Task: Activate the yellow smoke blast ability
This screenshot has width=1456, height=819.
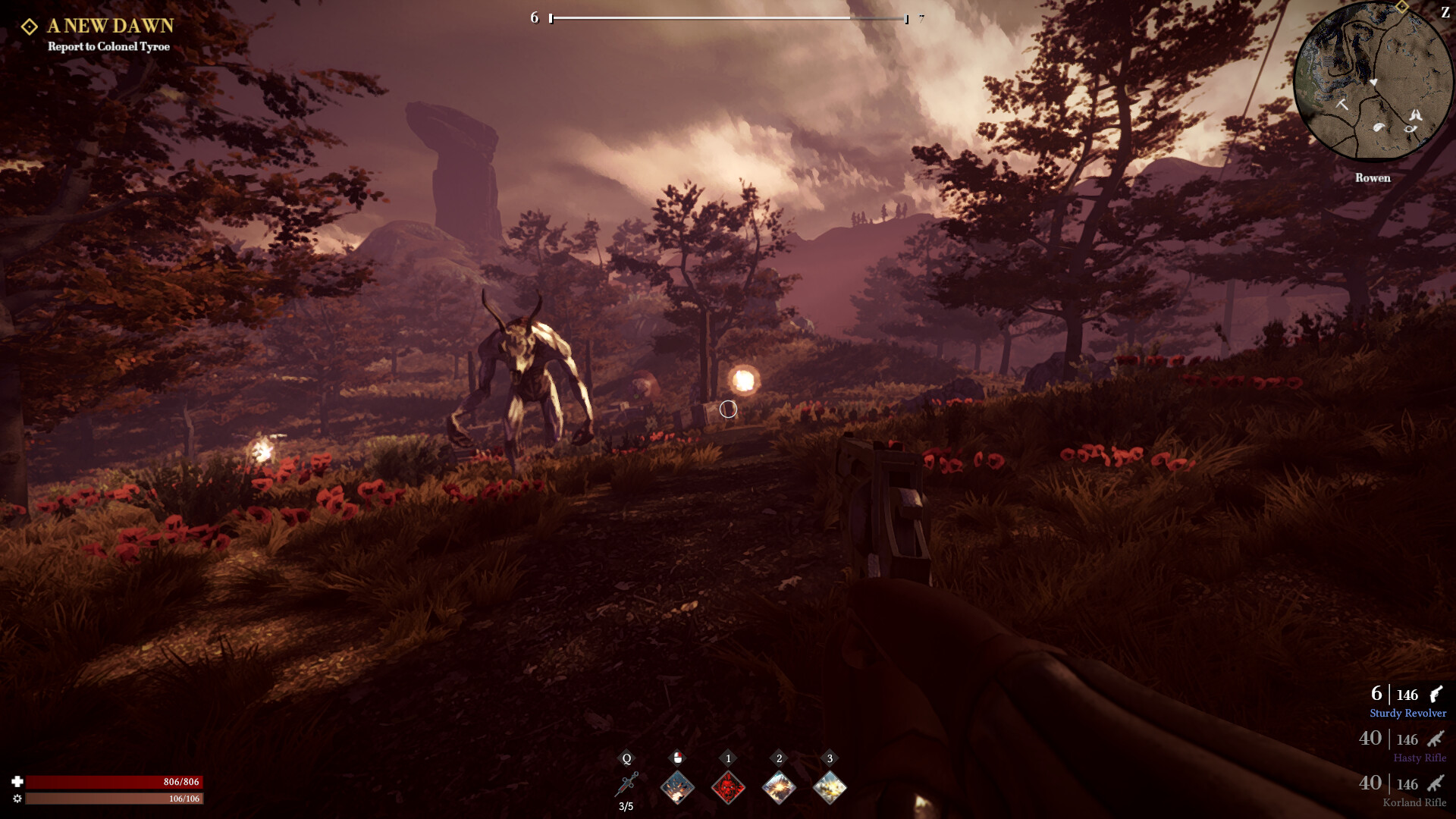Action: [830, 787]
